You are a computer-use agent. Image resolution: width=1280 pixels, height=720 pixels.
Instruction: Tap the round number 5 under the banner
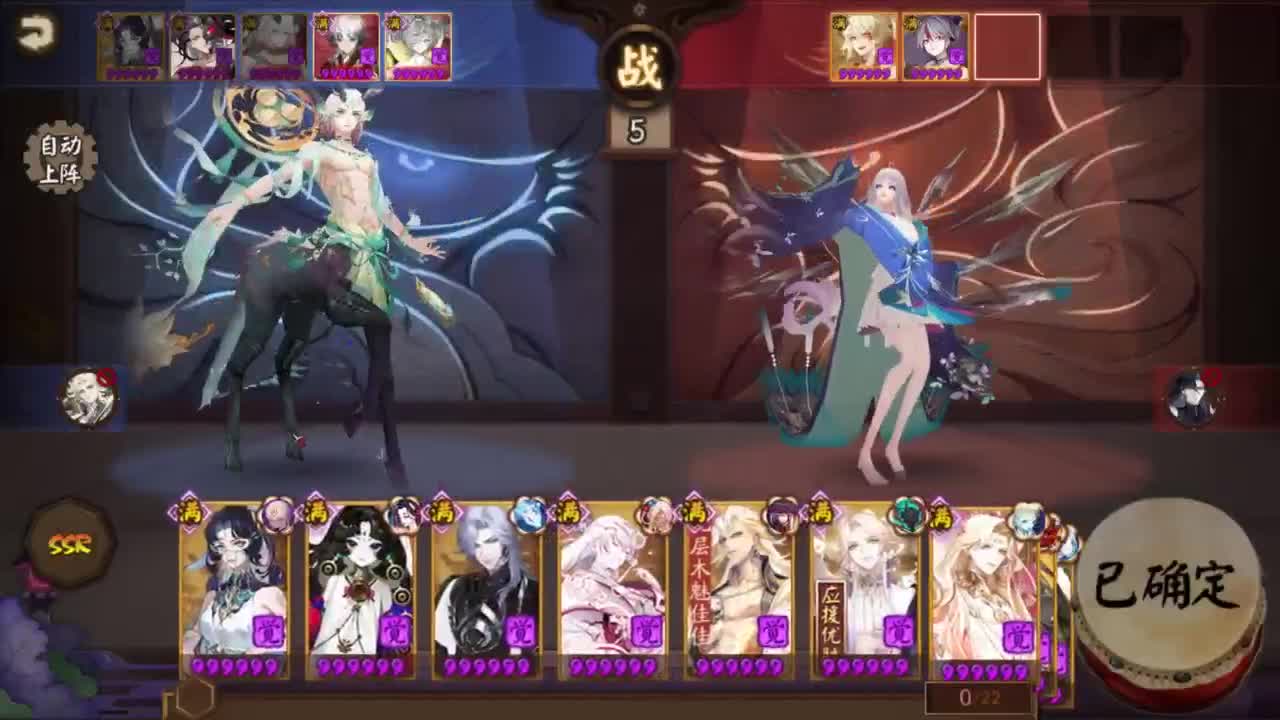click(640, 129)
